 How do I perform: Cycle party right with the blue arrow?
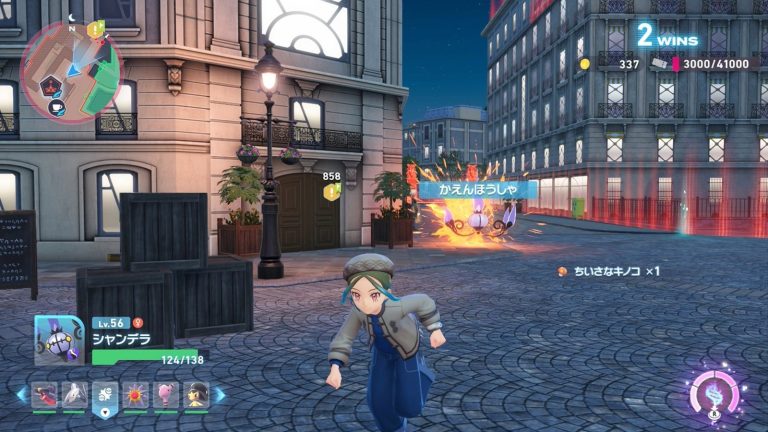(221, 396)
